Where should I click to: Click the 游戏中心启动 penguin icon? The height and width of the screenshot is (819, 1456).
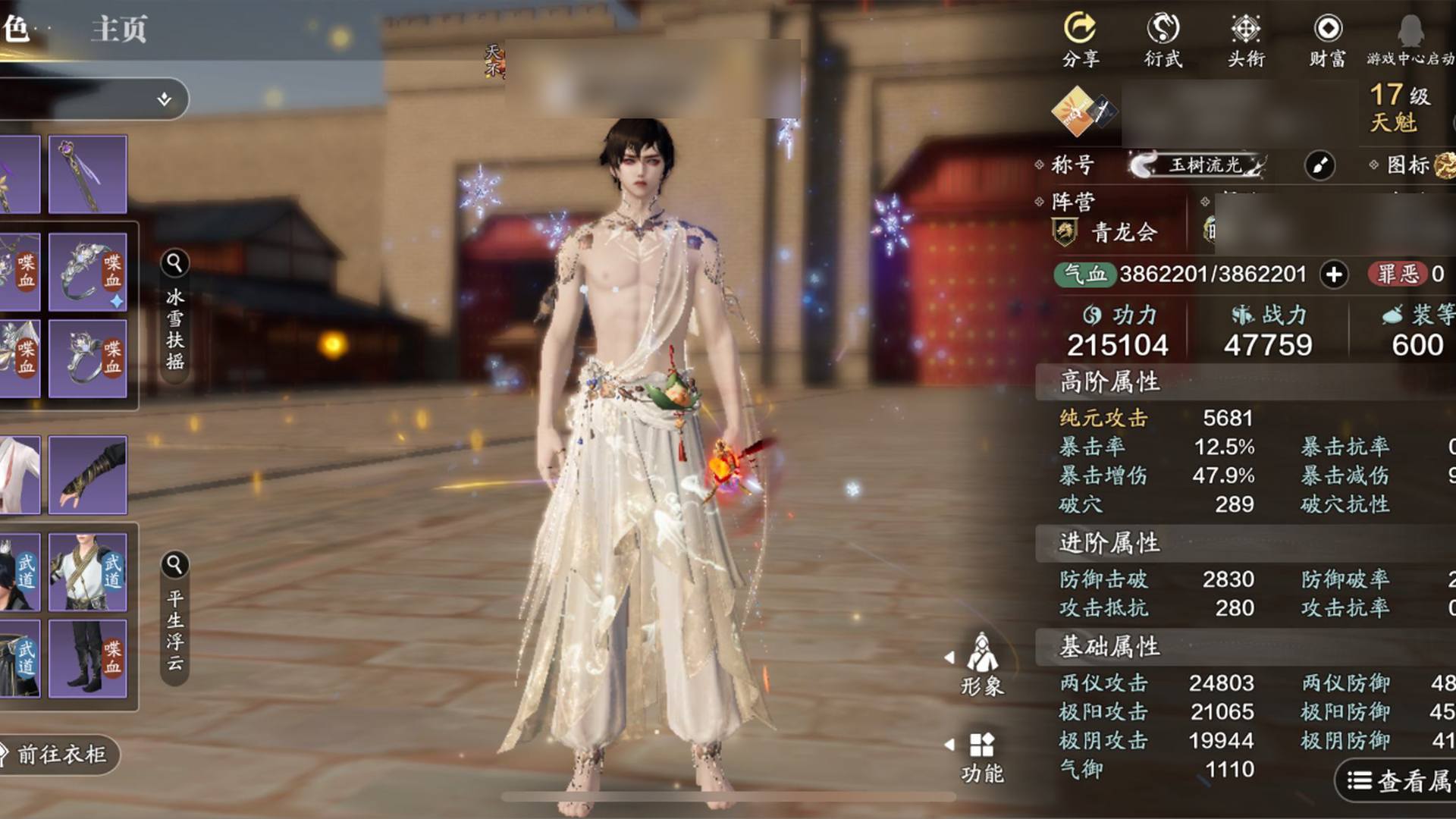(1410, 39)
